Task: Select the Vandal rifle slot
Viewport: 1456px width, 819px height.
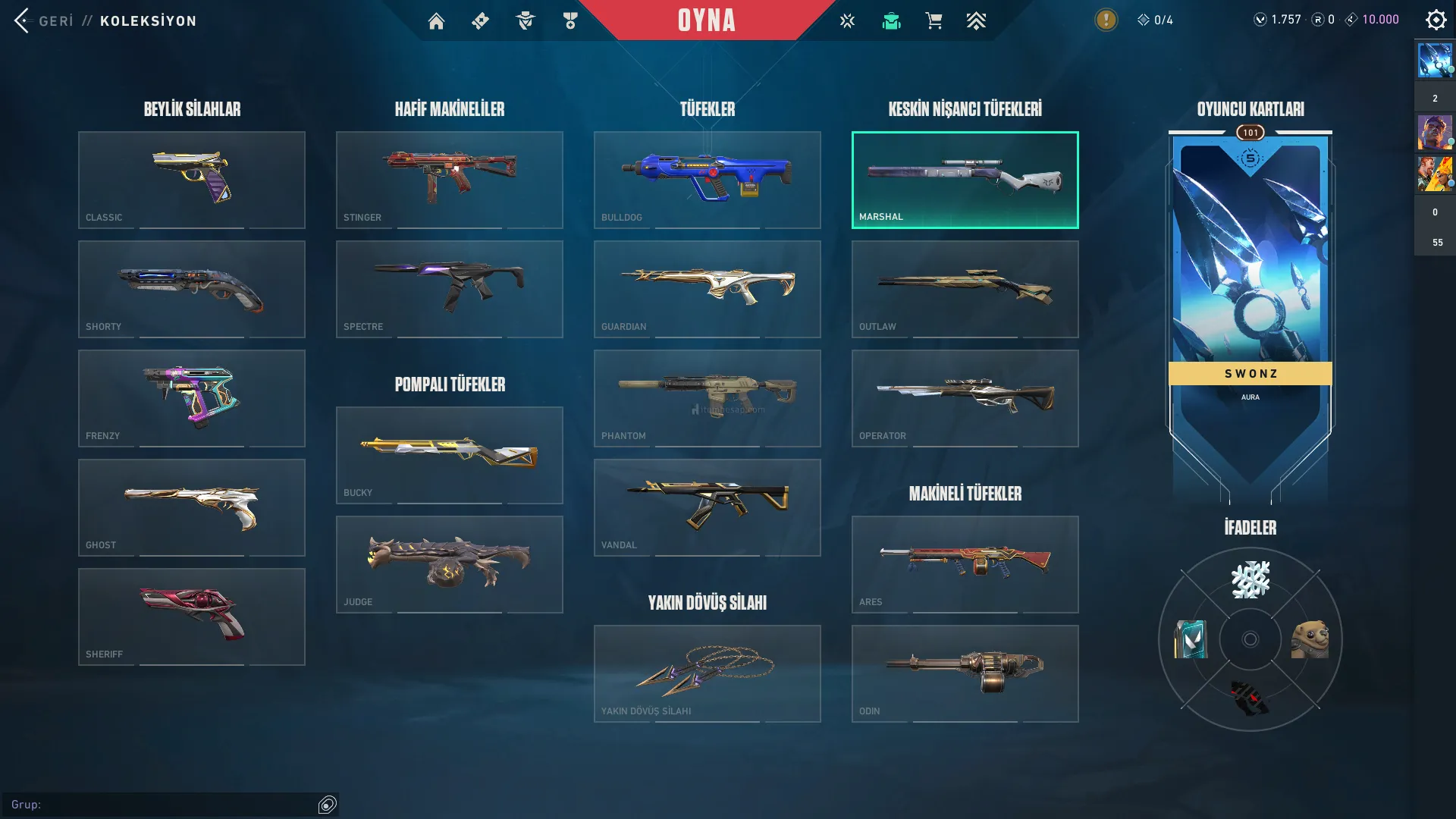Action: (x=708, y=507)
